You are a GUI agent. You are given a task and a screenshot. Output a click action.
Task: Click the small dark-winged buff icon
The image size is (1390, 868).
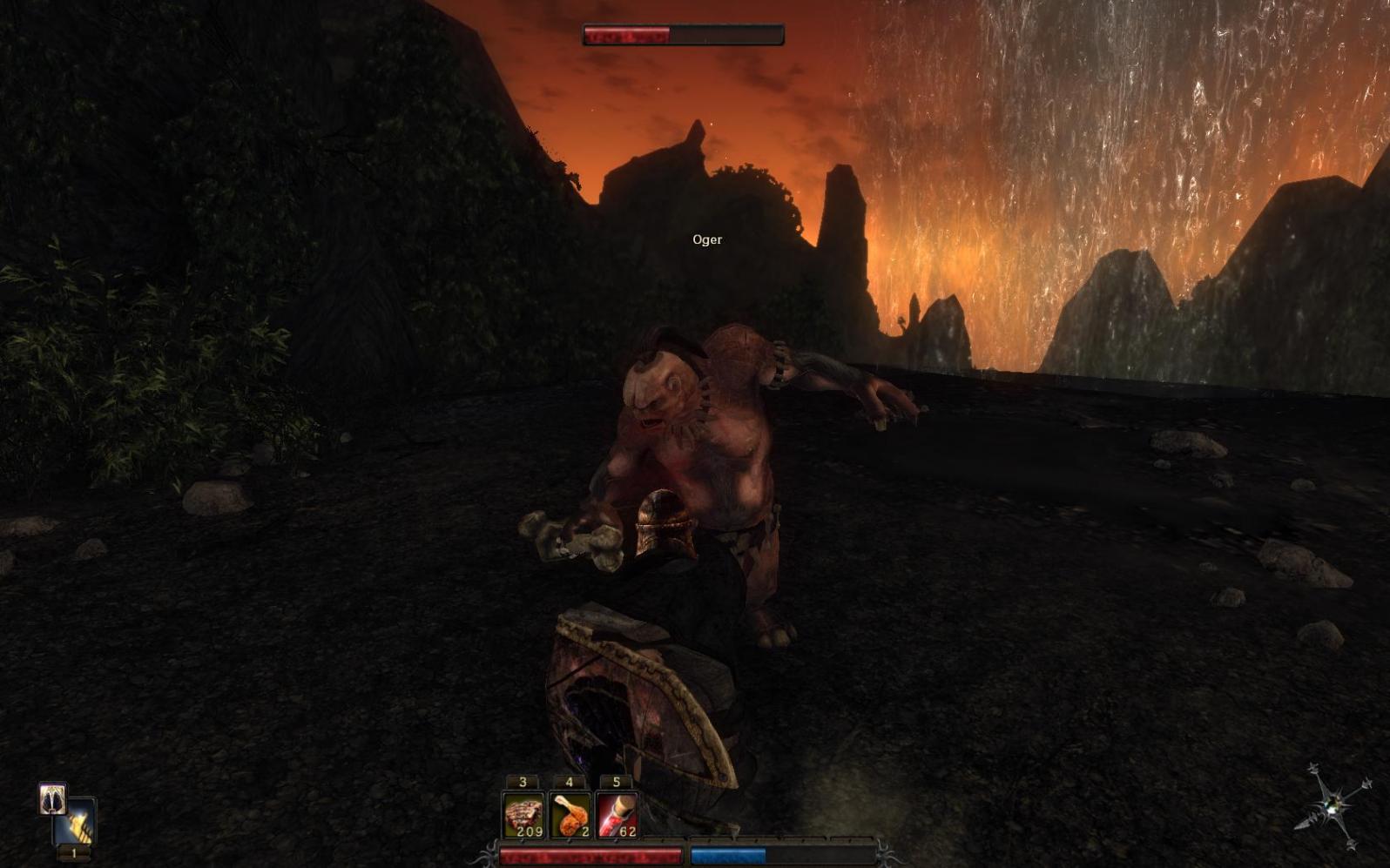point(52,797)
